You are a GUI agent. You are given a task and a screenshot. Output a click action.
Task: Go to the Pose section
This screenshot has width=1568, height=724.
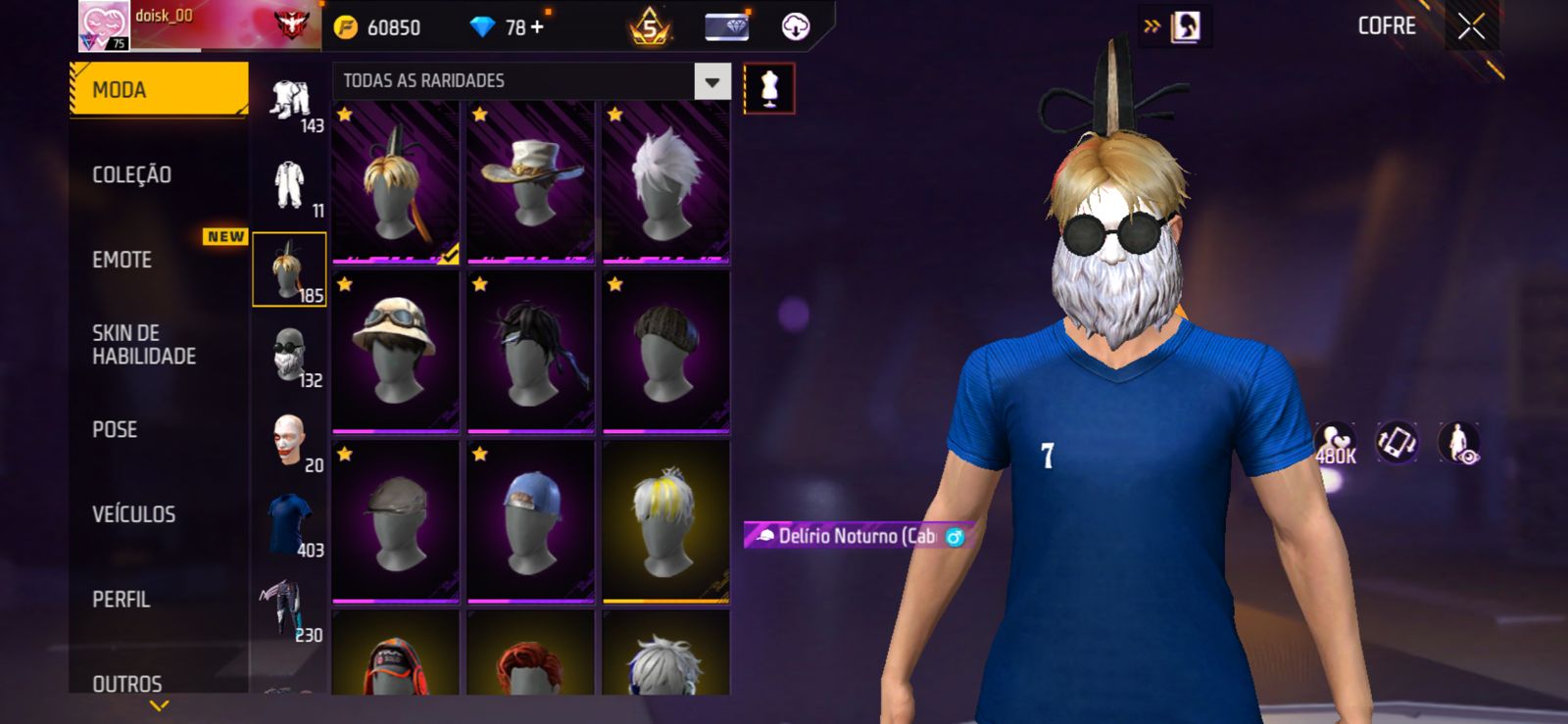click(115, 430)
